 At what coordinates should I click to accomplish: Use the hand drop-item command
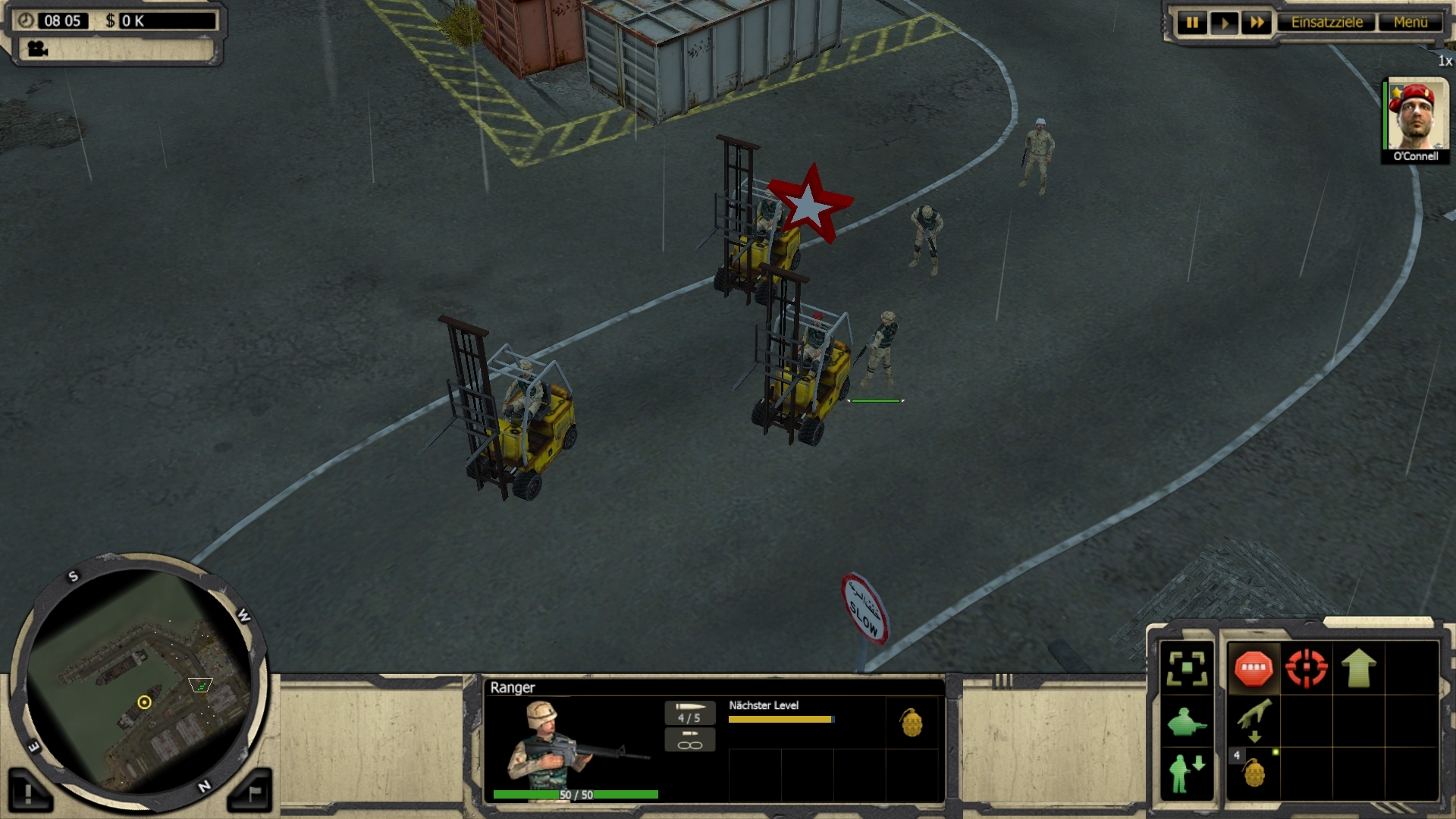pyautogui.click(x=1254, y=720)
